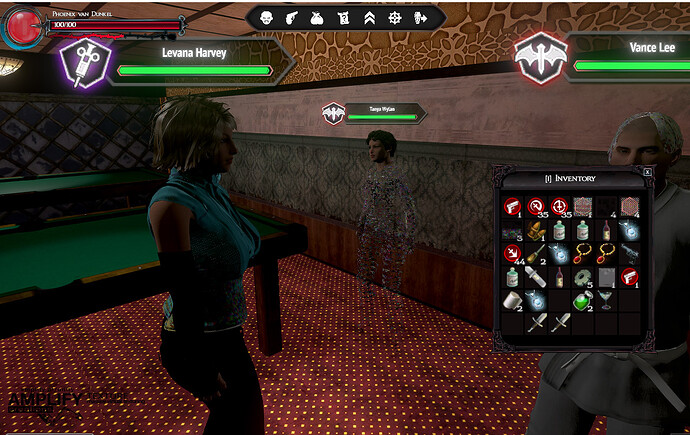Click the red player portrait orb
Screen dimensions: 690x435
pos(20,27)
